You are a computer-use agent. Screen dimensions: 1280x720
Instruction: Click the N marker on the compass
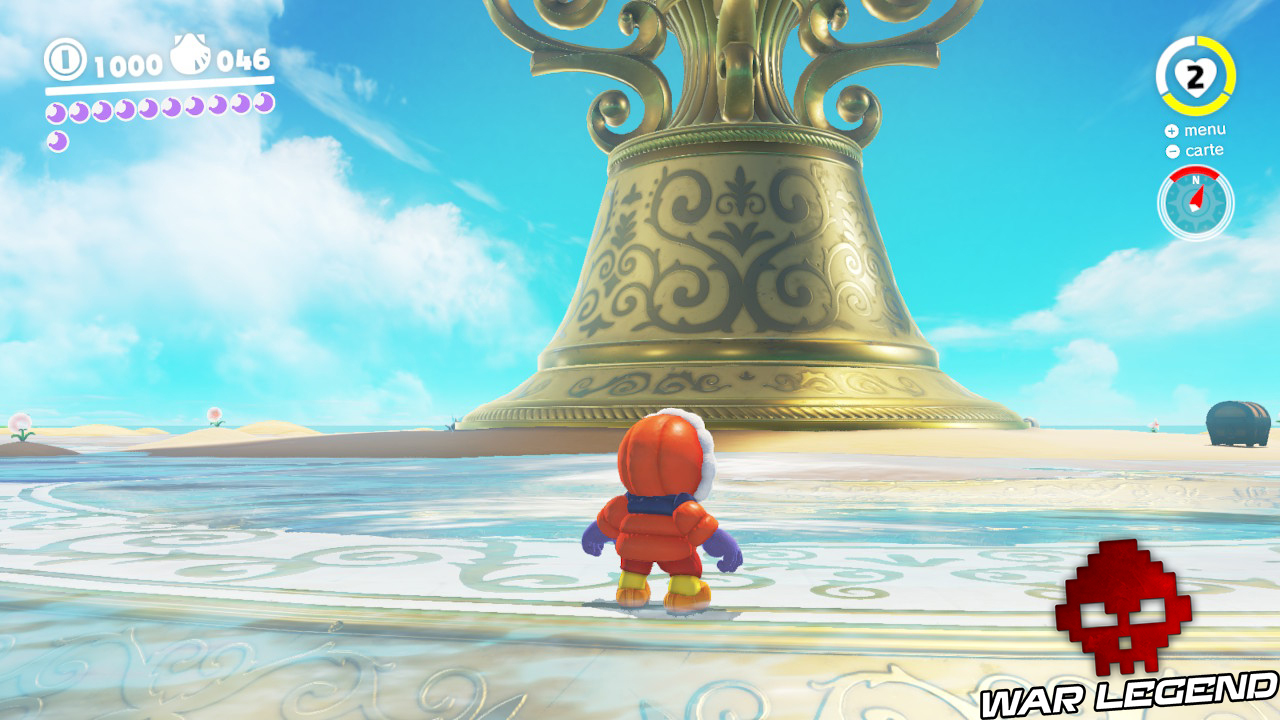(x=1195, y=180)
